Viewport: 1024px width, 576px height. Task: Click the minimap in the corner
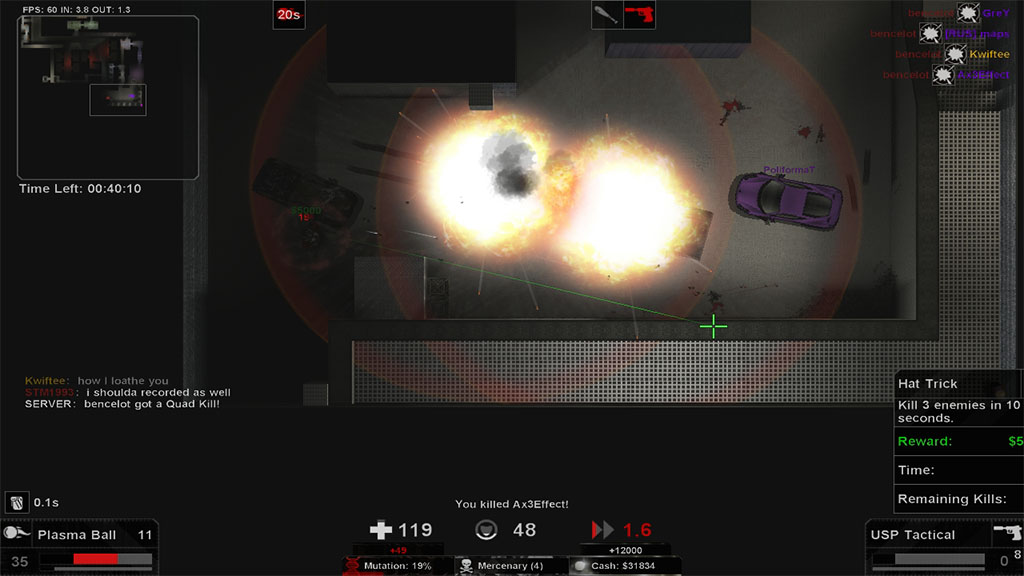[107, 97]
